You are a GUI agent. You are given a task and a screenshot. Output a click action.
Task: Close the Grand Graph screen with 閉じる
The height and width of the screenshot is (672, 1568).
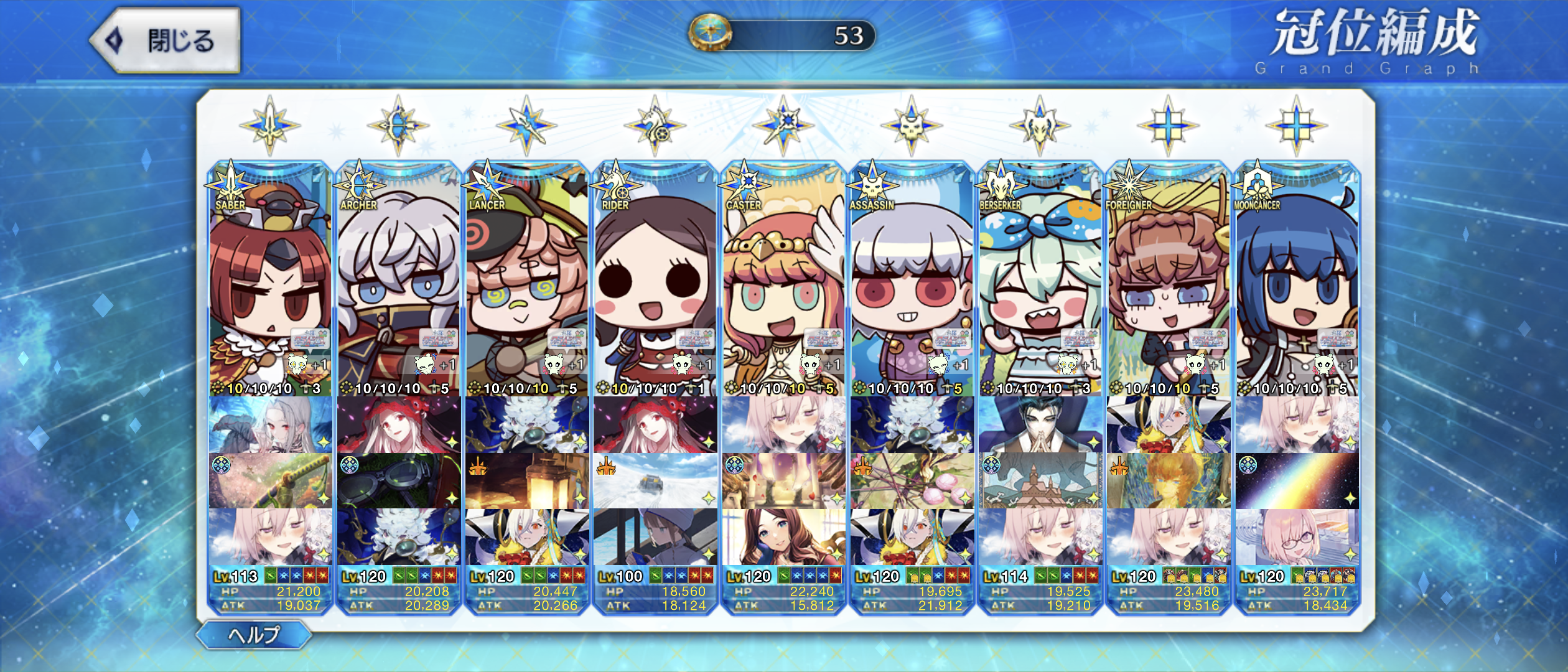(166, 41)
